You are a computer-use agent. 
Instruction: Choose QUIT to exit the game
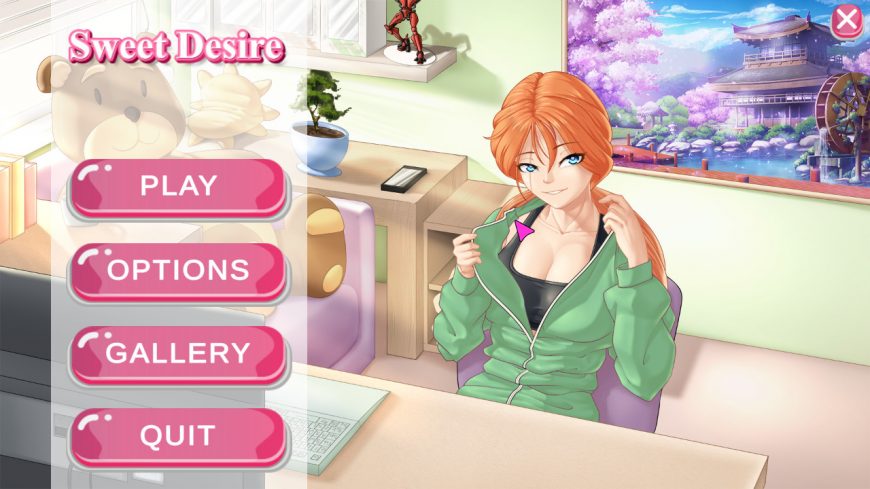[x=178, y=436]
